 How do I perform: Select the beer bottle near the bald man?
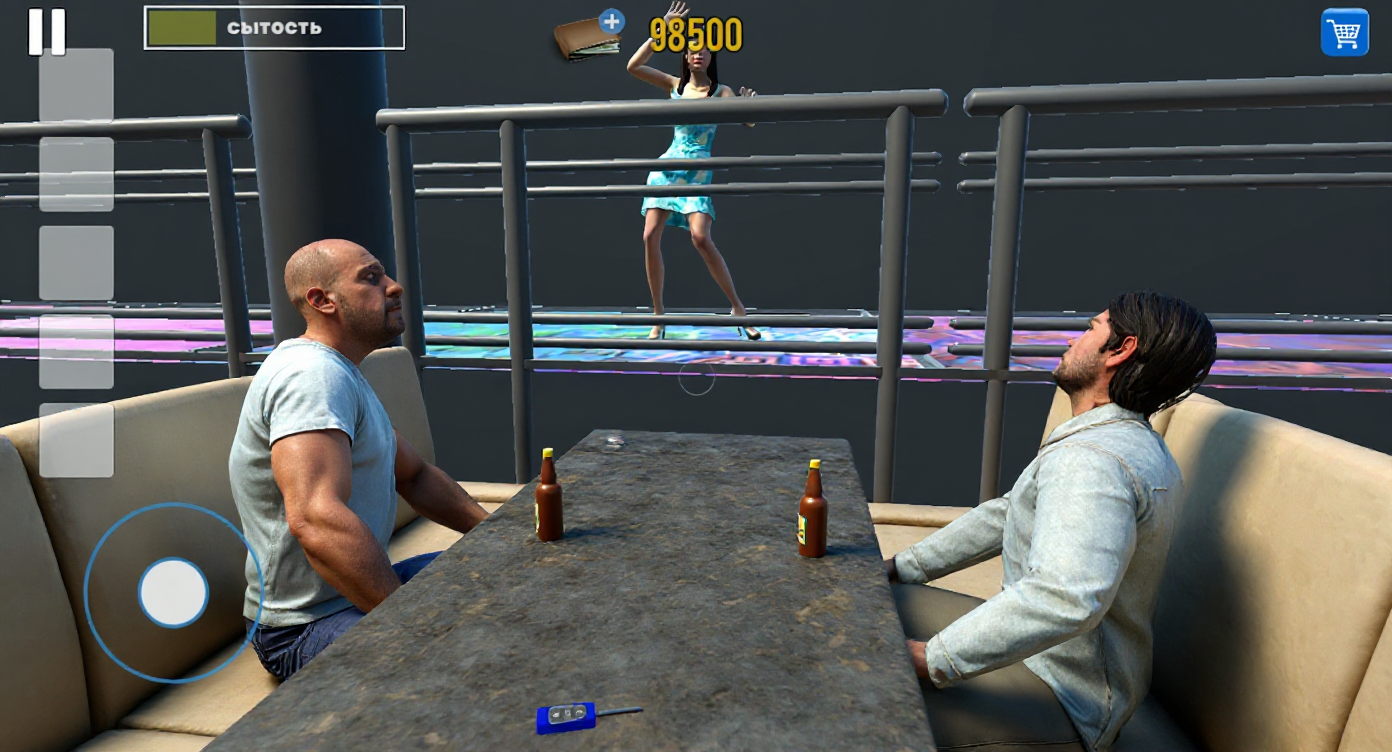(547, 500)
